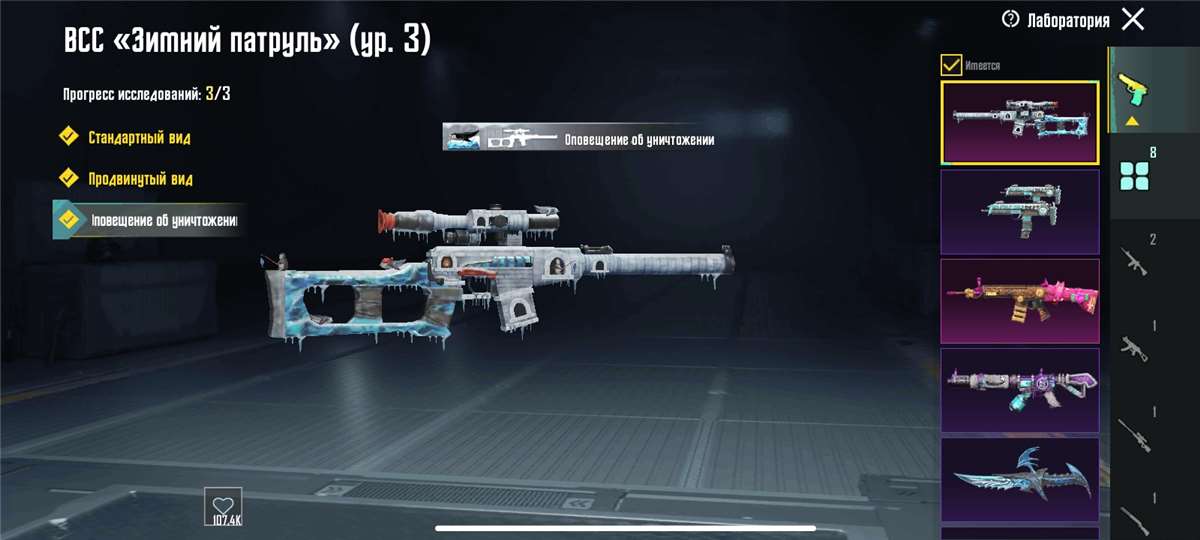The image size is (1200, 540).
Task: Open the kill notification banner preview
Action: (x=580, y=137)
